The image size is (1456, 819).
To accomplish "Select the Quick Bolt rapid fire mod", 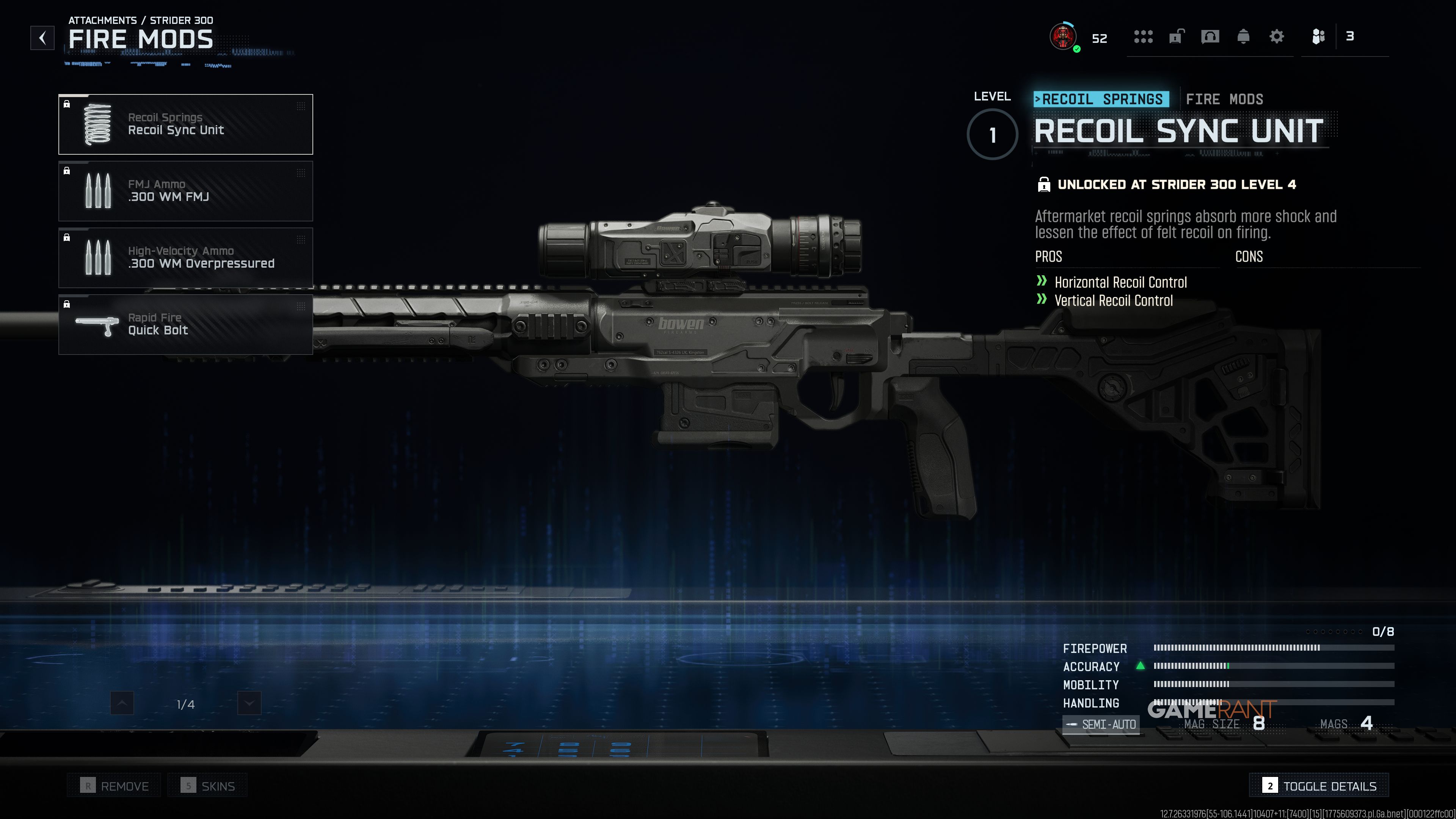I will coord(185,325).
